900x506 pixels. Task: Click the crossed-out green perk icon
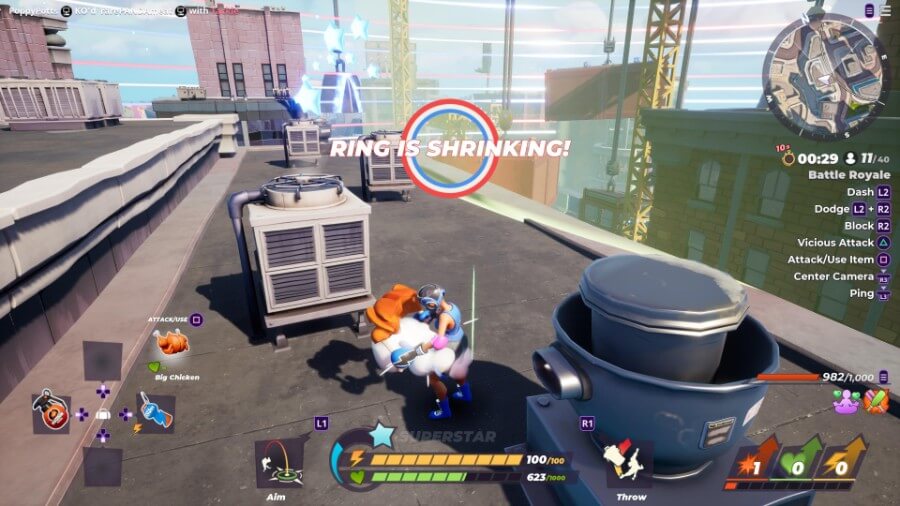(x=876, y=402)
